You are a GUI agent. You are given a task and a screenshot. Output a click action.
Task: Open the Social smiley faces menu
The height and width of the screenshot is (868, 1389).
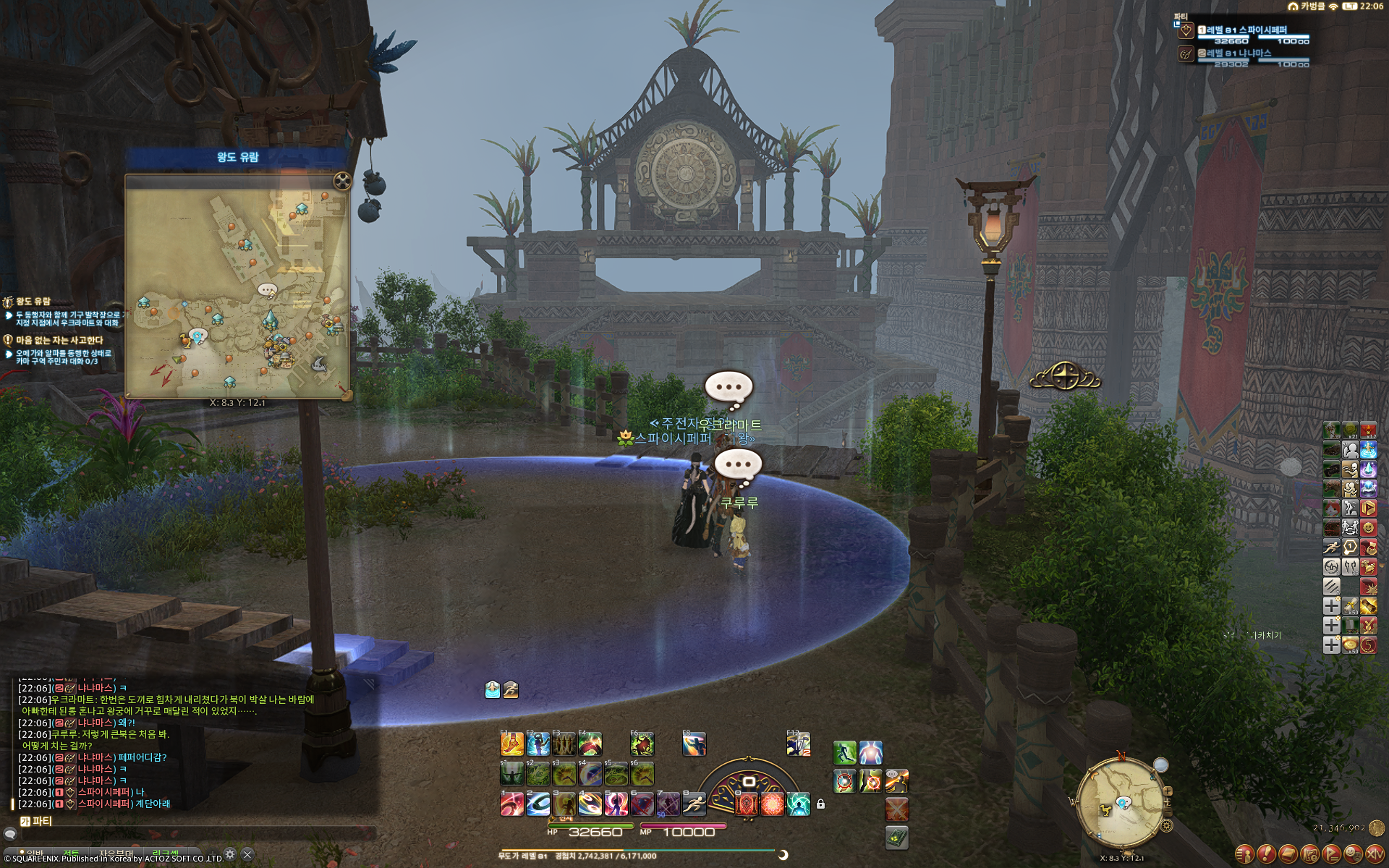[x=1353, y=854]
